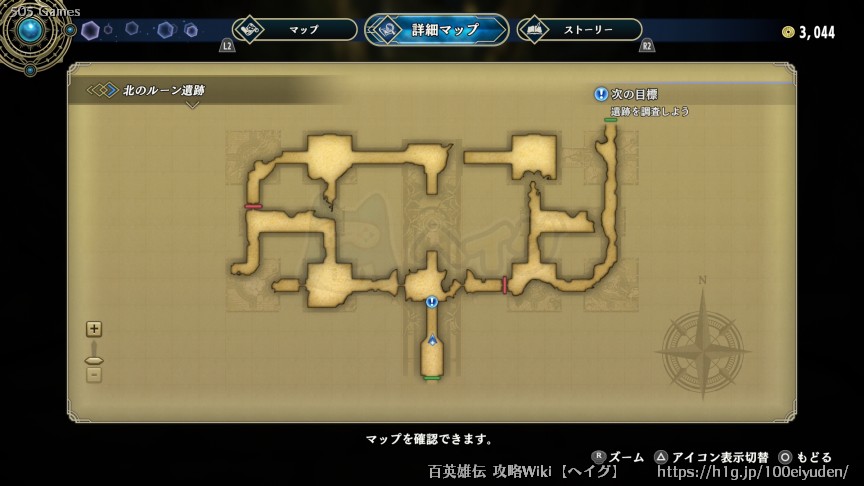864x486 pixels.
Task: Adjust the map zoom slider handle
Action: click(94, 359)
